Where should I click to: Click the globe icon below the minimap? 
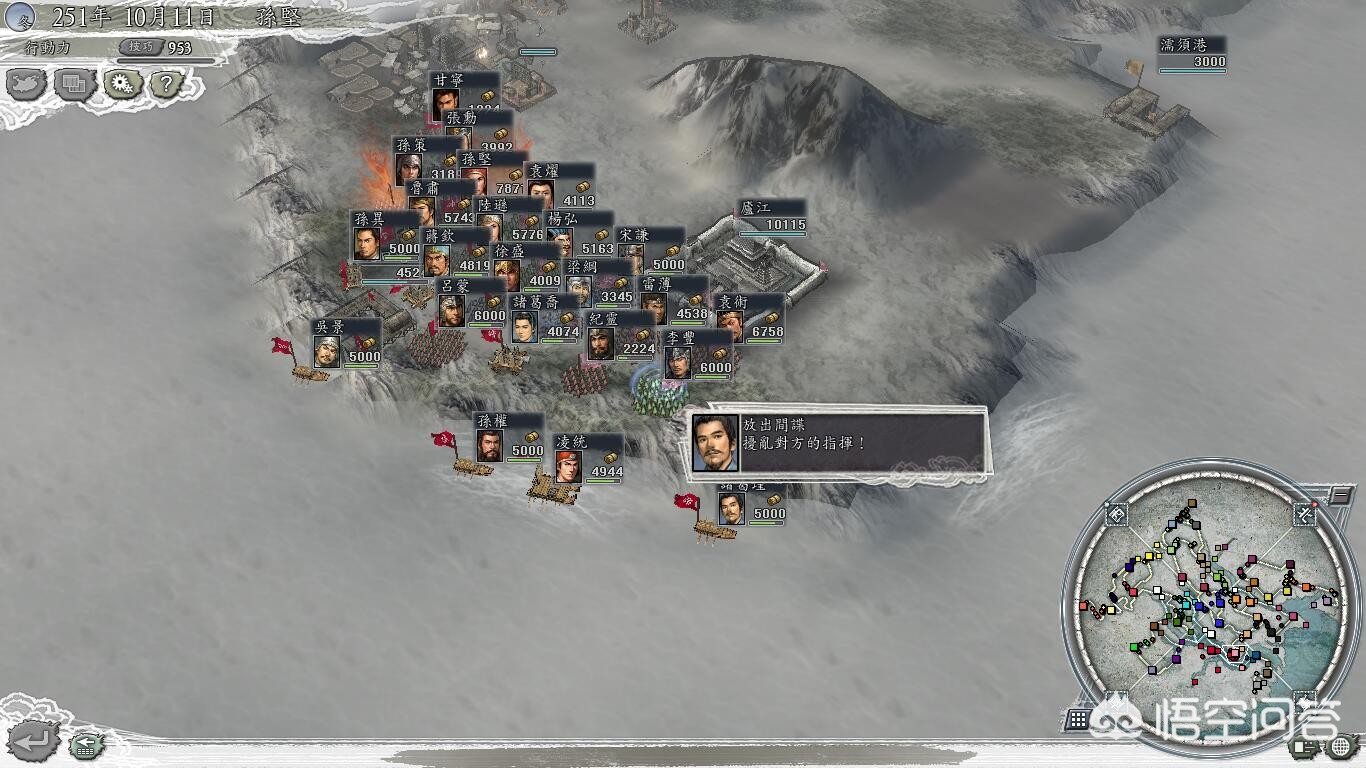(1342, 746)
